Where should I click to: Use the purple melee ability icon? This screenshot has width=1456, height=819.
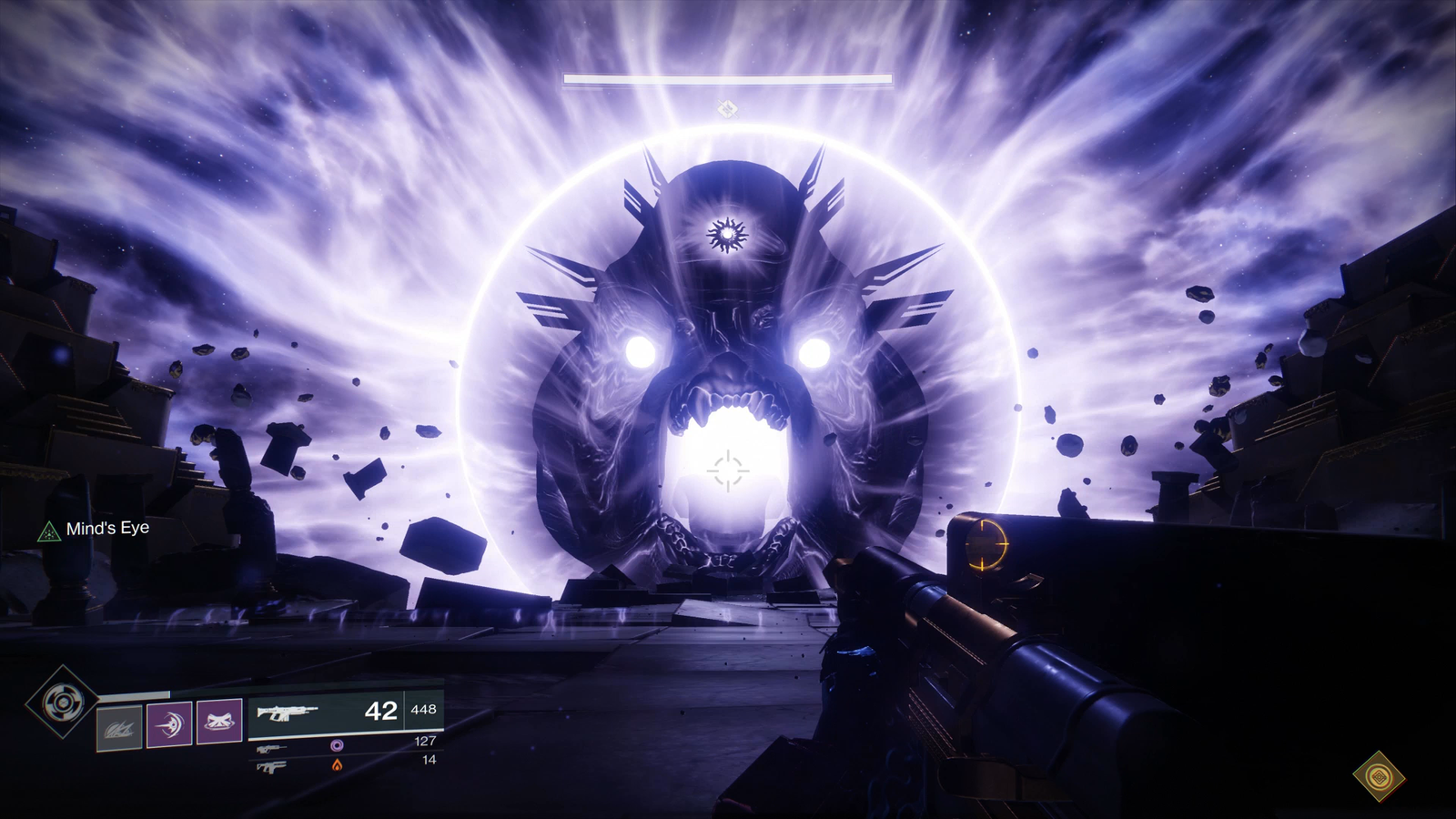[170, 723]
